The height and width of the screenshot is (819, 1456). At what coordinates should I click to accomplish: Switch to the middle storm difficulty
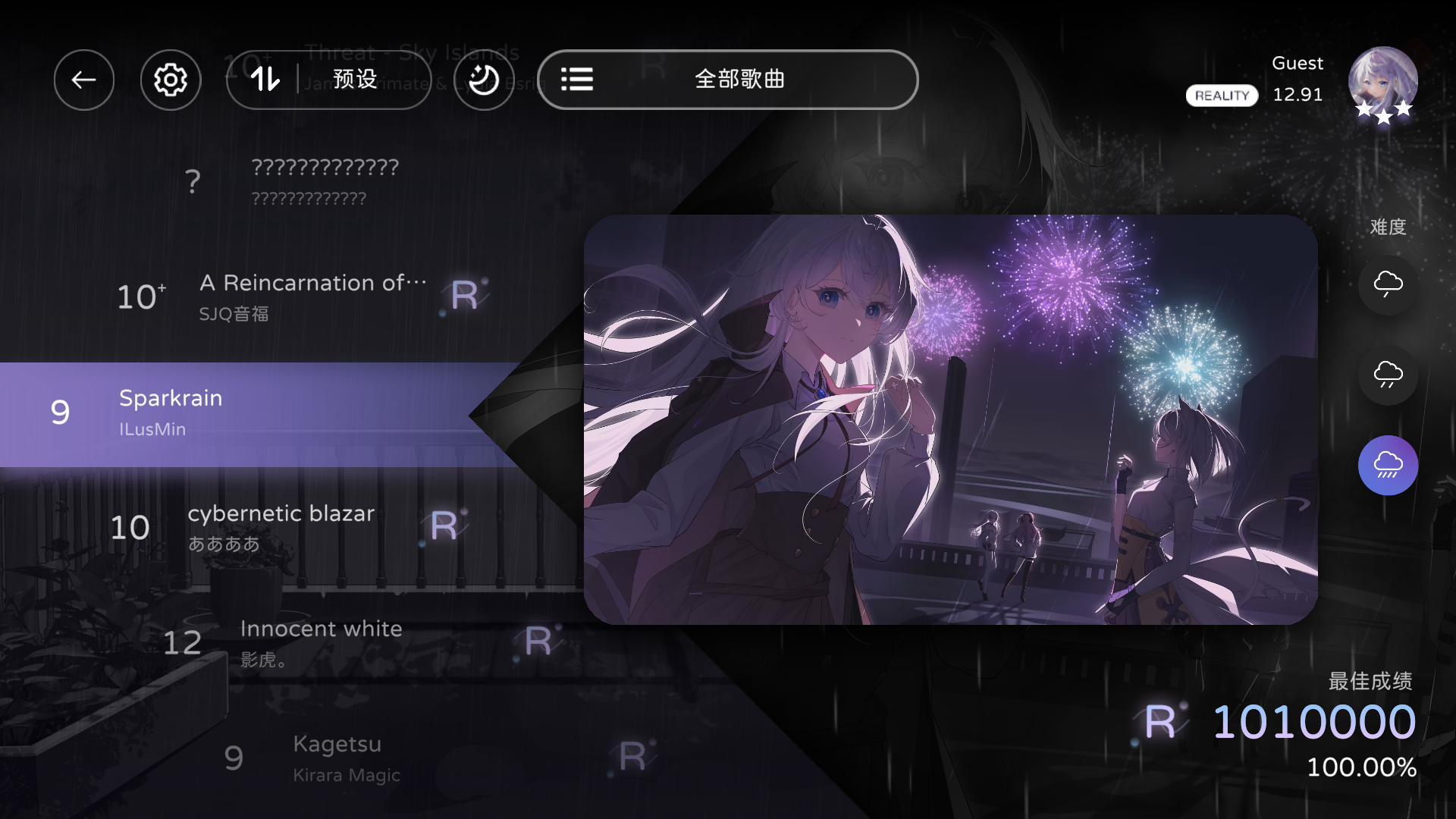pos(1388,375)
